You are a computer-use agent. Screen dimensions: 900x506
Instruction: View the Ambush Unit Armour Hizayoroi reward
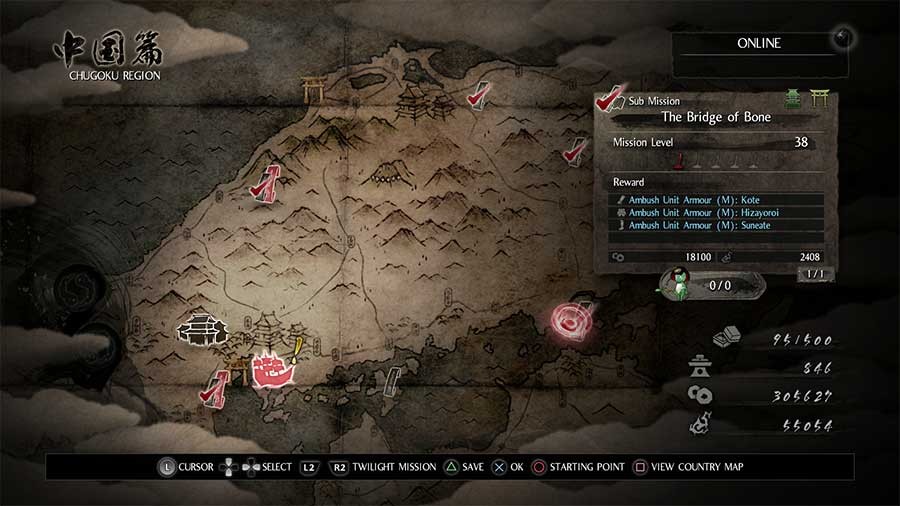716,213
